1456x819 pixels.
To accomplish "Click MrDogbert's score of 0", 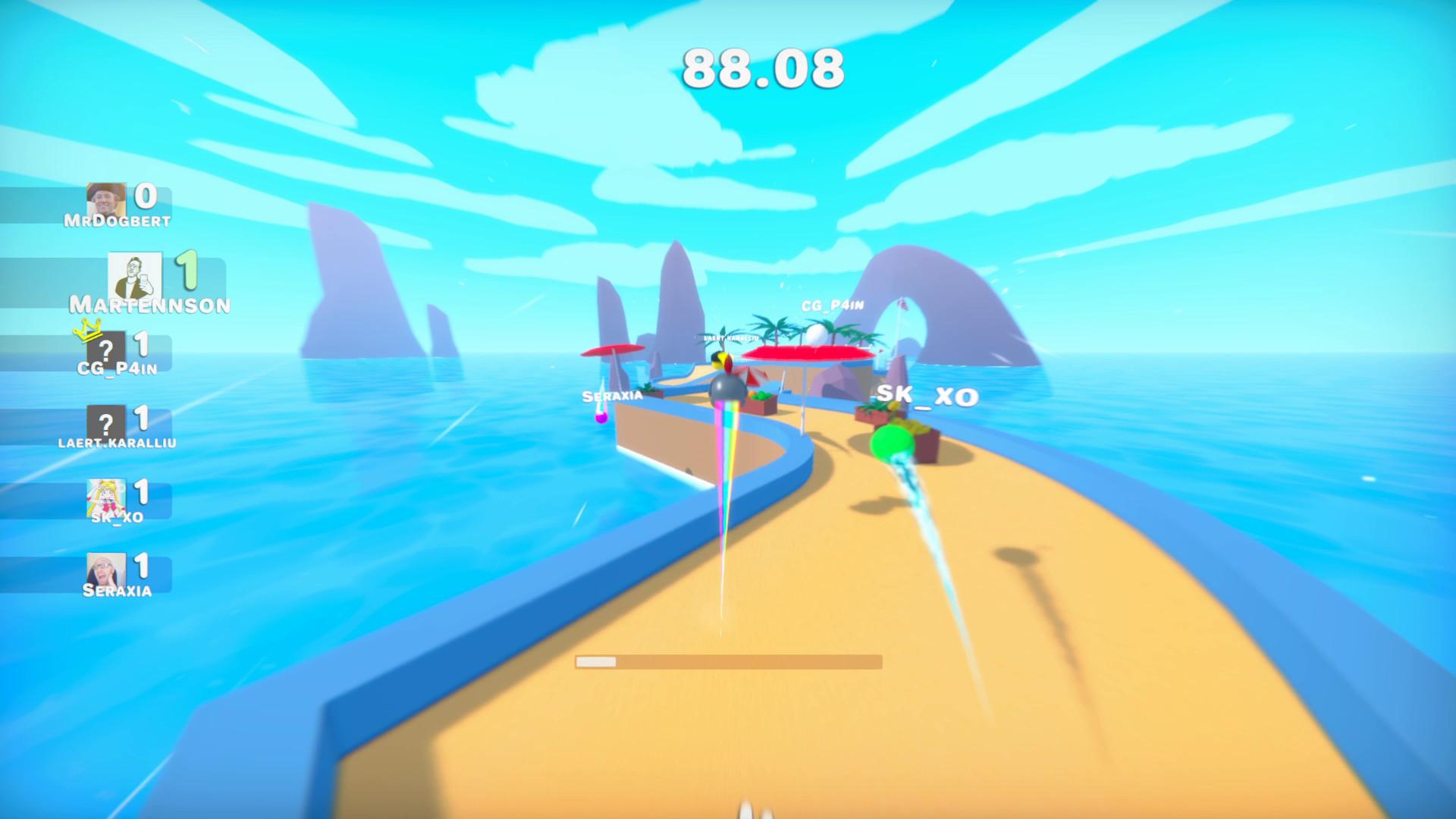I will 146,194.
